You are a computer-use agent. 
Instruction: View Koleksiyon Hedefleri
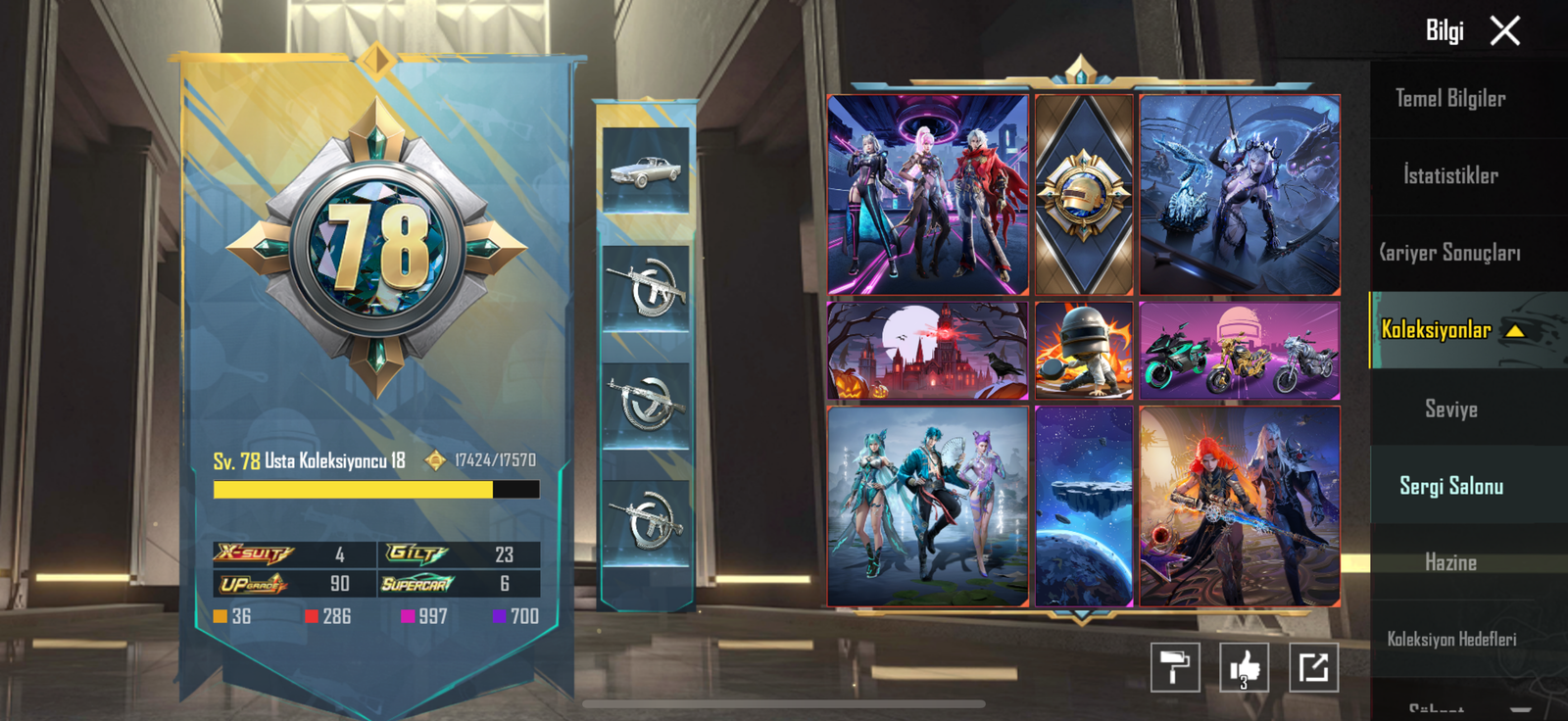[x=1450, y=639]
